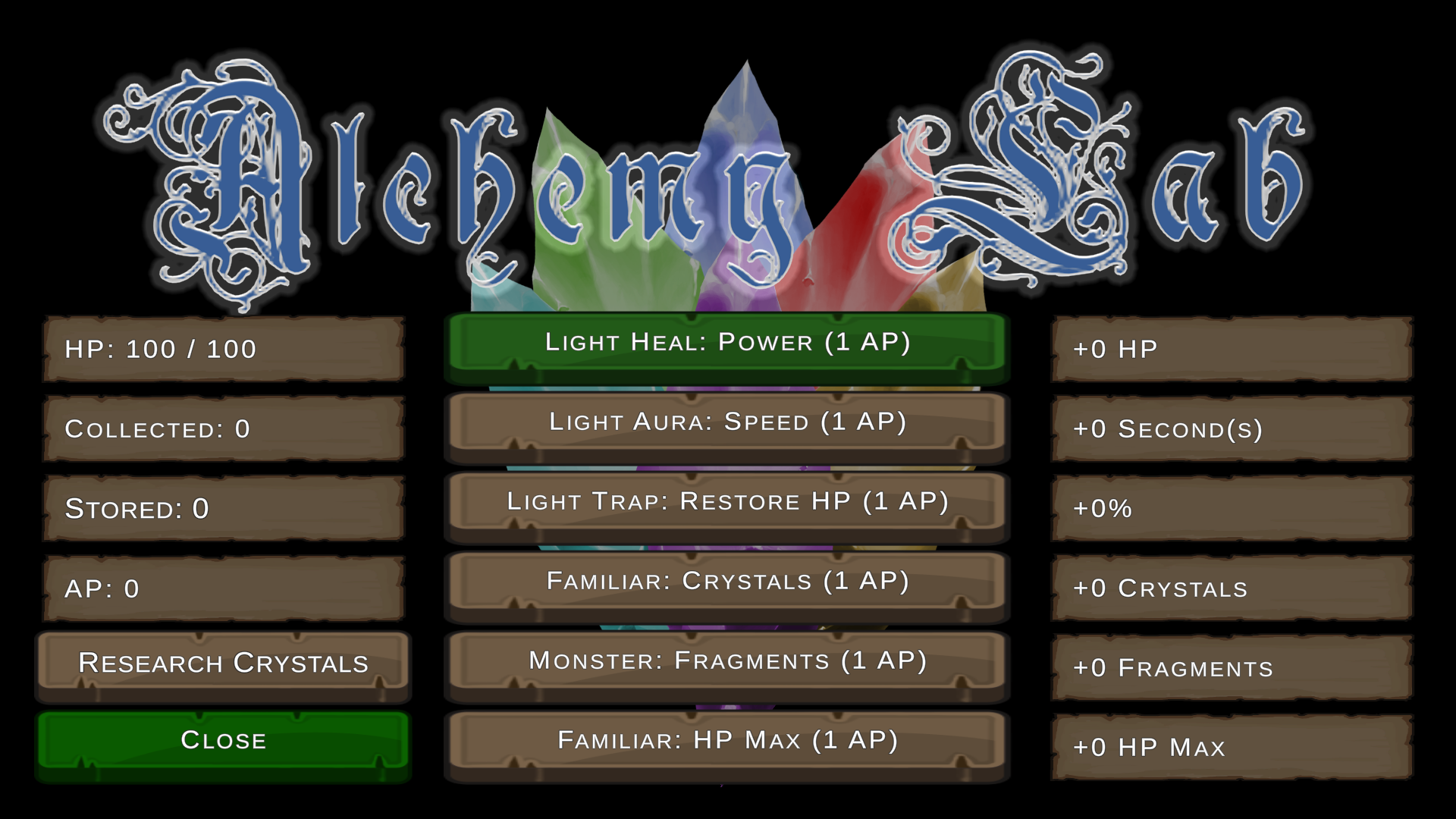Click the +0 Crystals stat panel

(x=1230, y=588)
